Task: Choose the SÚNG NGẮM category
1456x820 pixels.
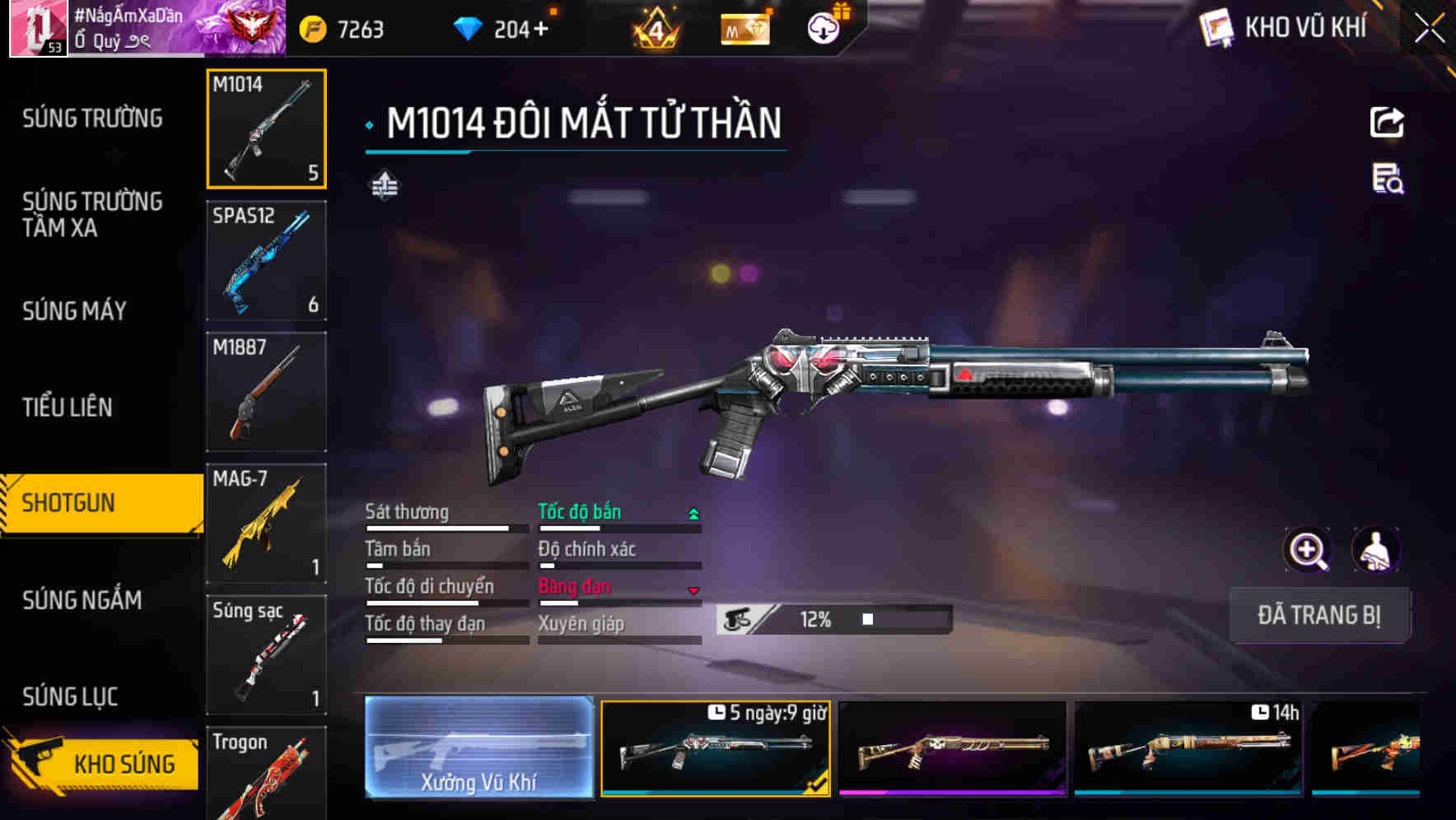Action: pyautogui.click(x=82, y=599)
